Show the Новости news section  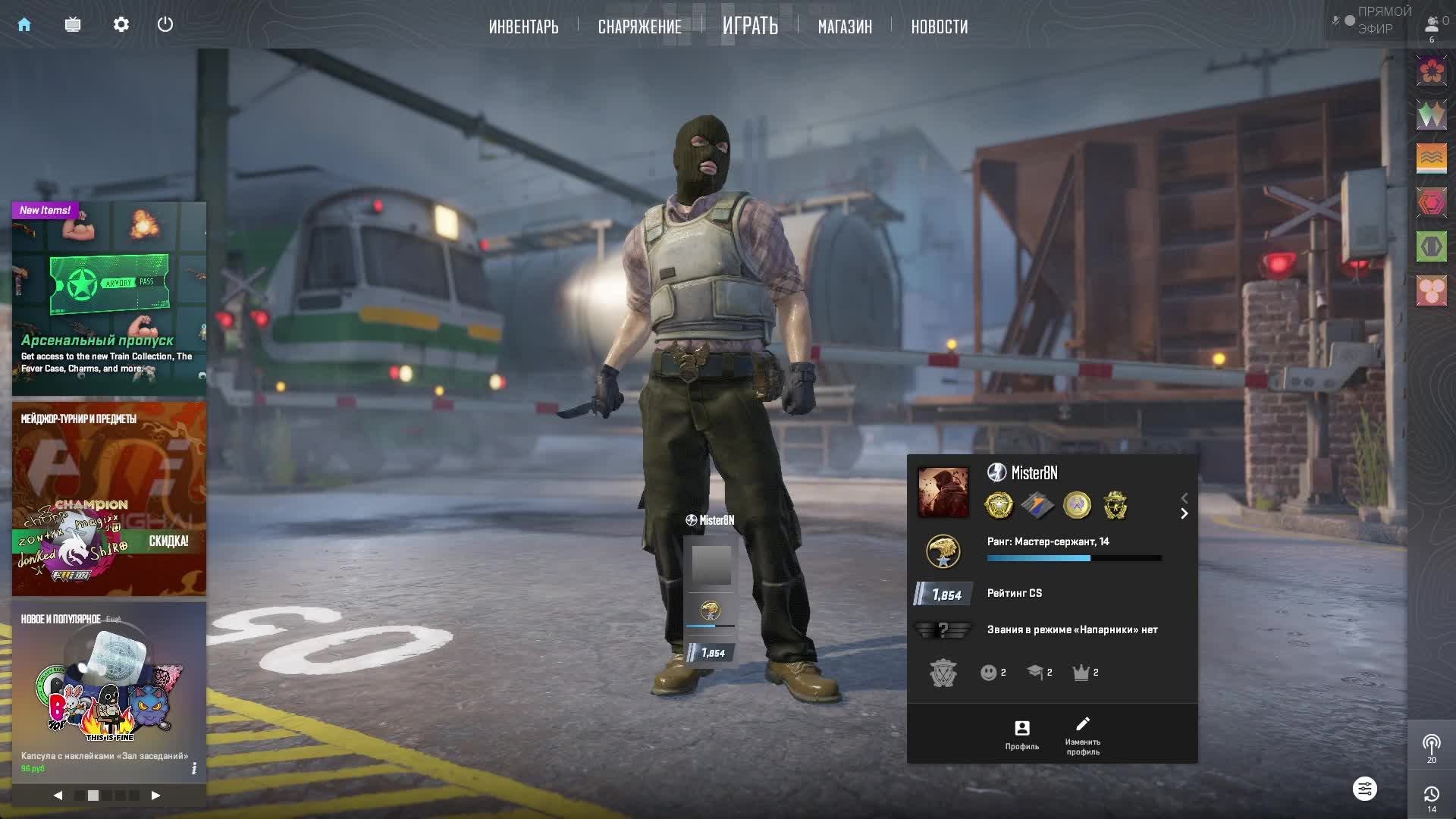(x=939, y=27)
